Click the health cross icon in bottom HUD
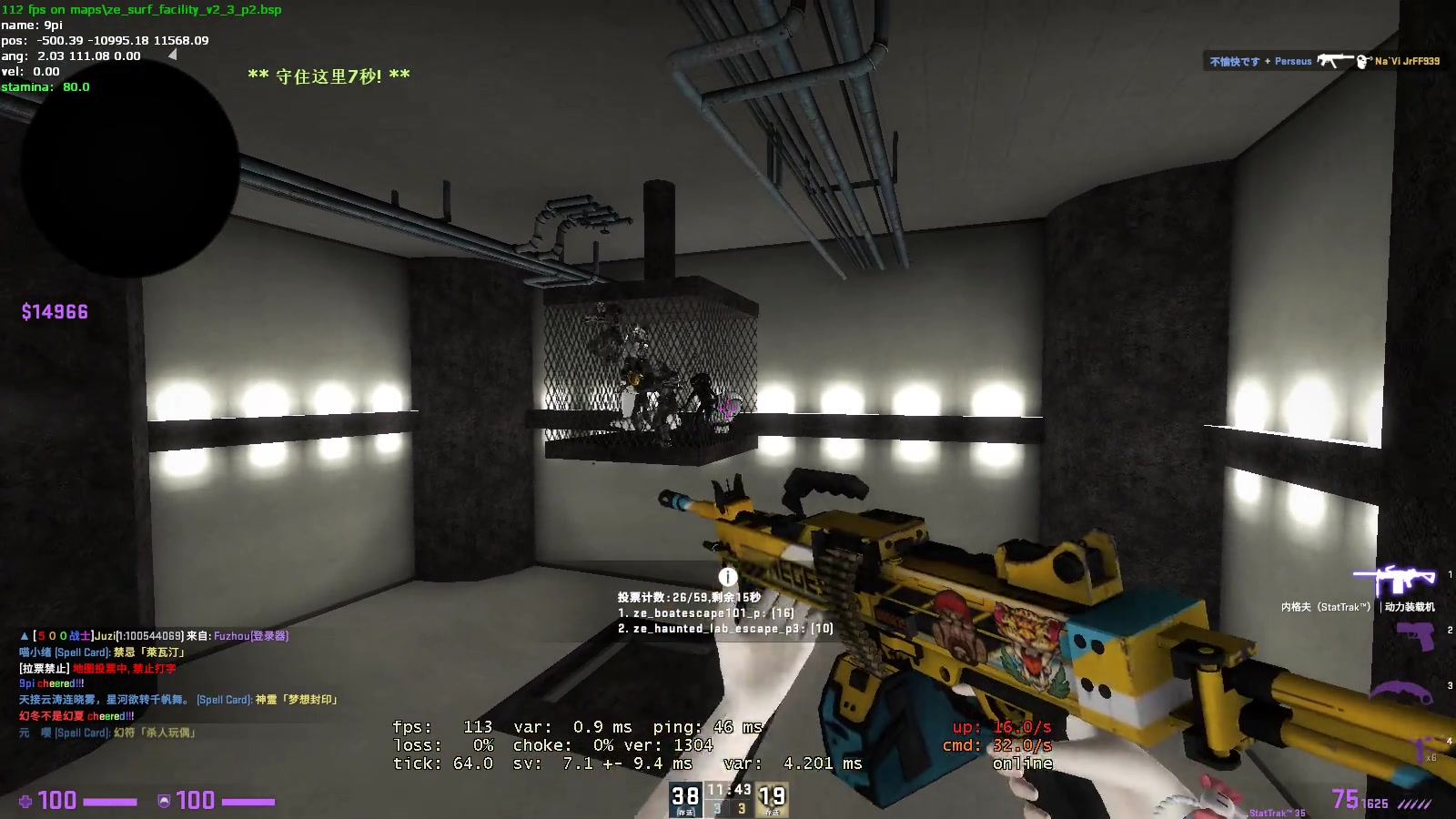This screenshot has width=1456, height=819. click(27, 801)
